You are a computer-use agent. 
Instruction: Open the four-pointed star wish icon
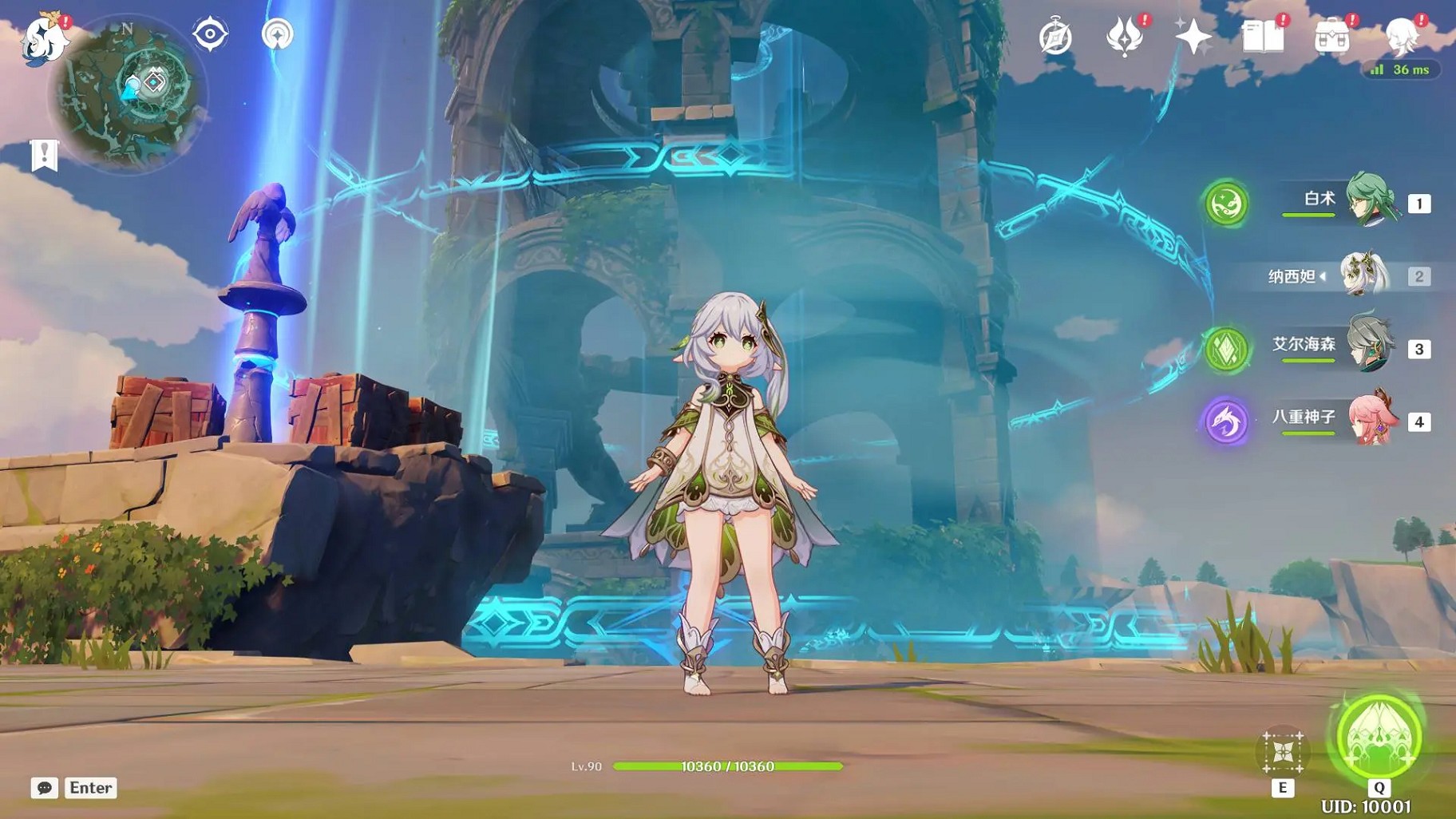[1193, 38]
